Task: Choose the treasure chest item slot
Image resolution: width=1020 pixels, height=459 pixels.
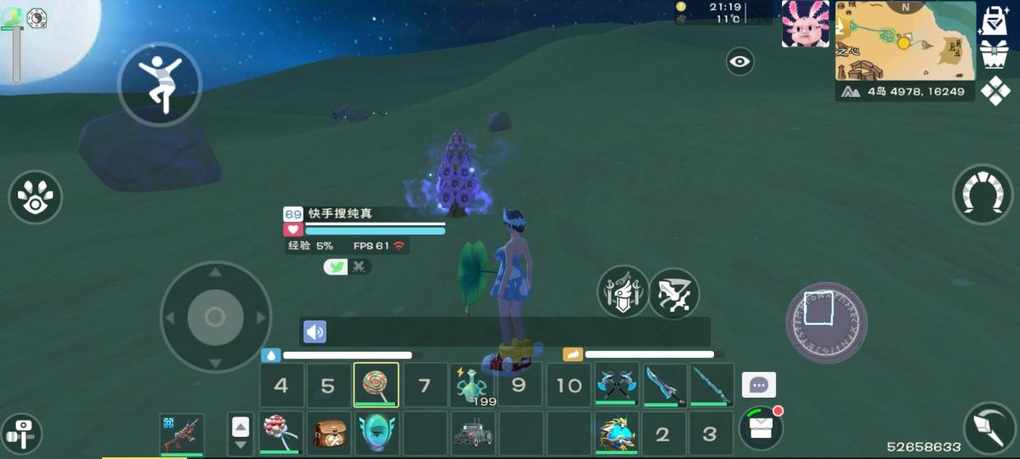Action: click(x=329, y=433)
